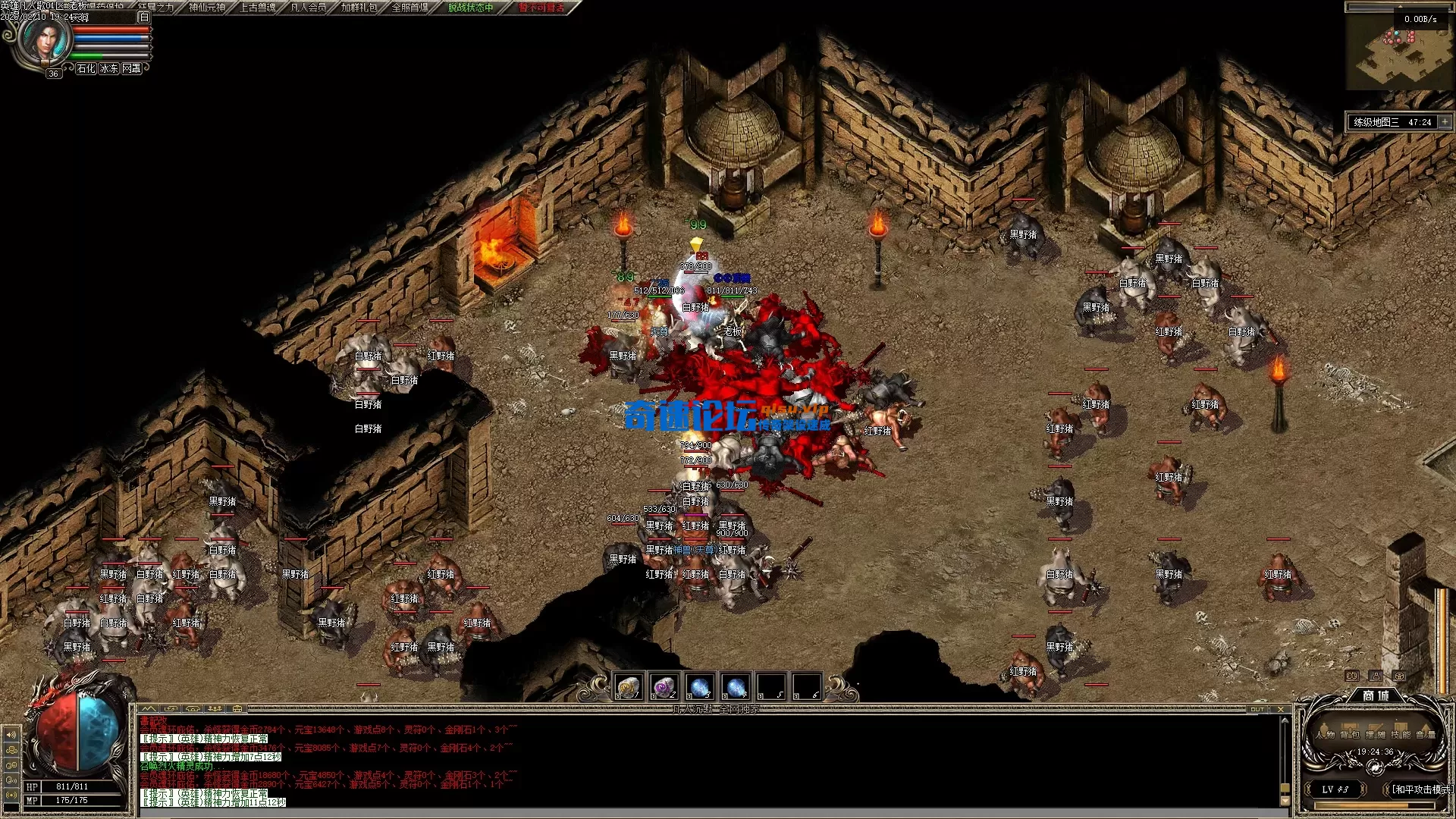Open the 人物 character panel
This screenshot has width=1456, height=819.
[1326, 734]
